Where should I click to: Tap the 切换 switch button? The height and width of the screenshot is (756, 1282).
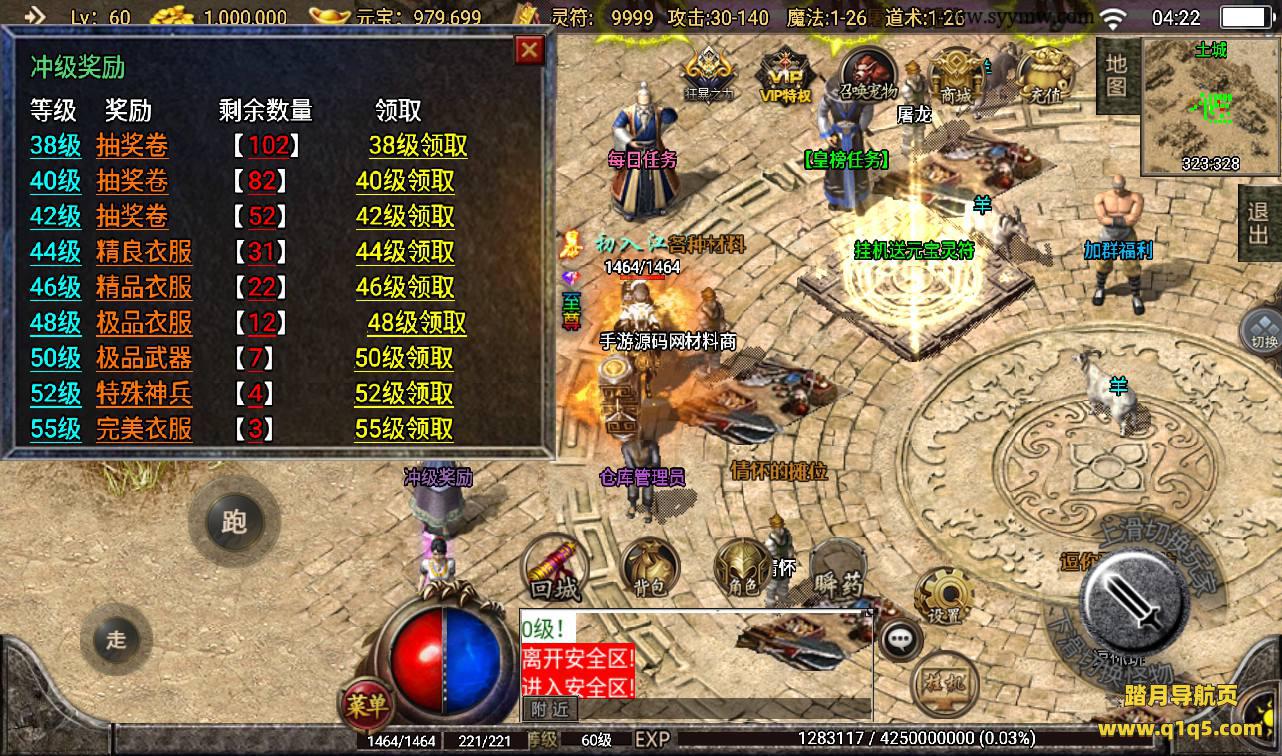coord(1263,330)
